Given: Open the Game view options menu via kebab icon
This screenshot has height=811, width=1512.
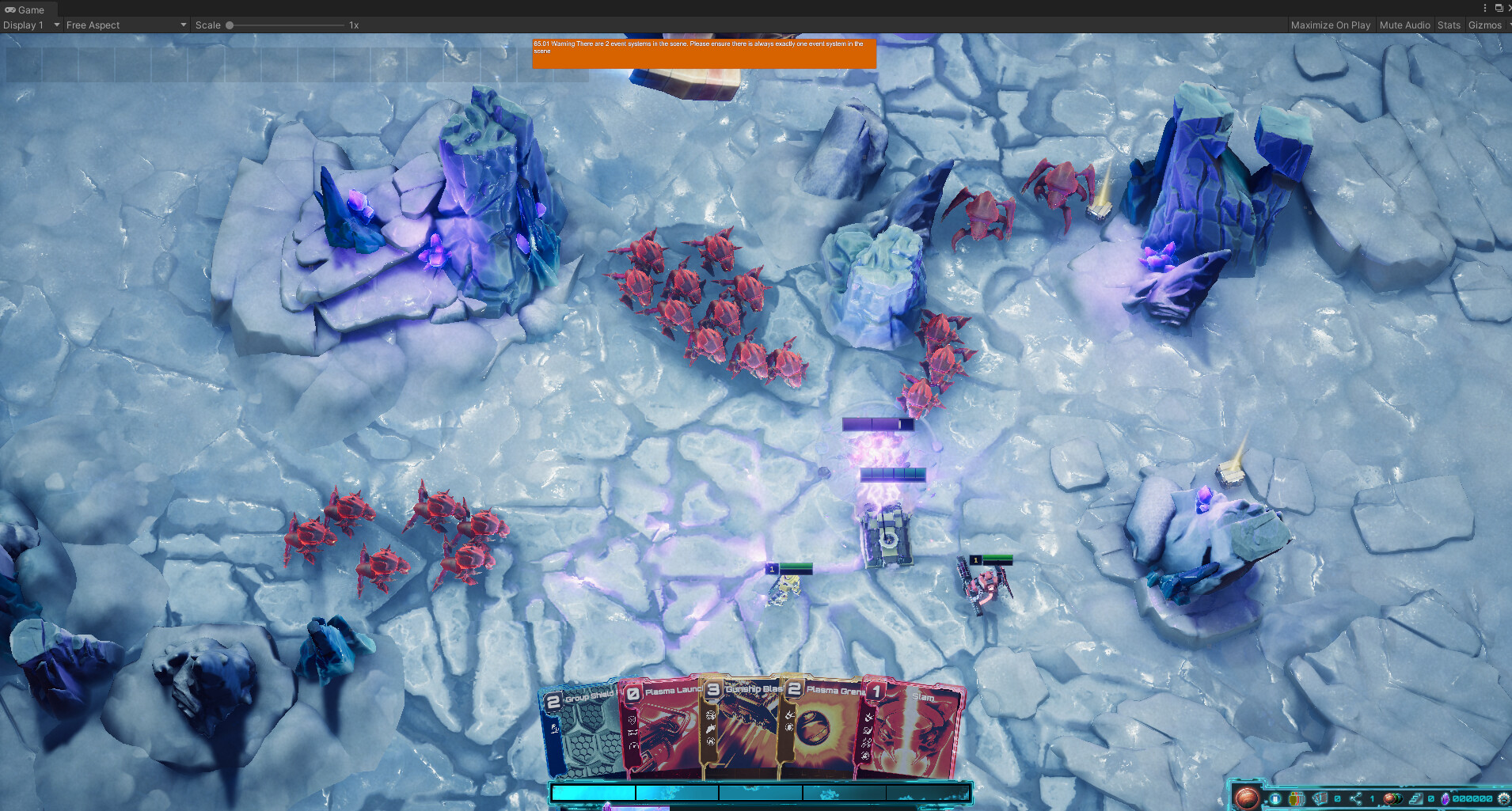Looking at the screenshot, I should (x=1484, y=8).
